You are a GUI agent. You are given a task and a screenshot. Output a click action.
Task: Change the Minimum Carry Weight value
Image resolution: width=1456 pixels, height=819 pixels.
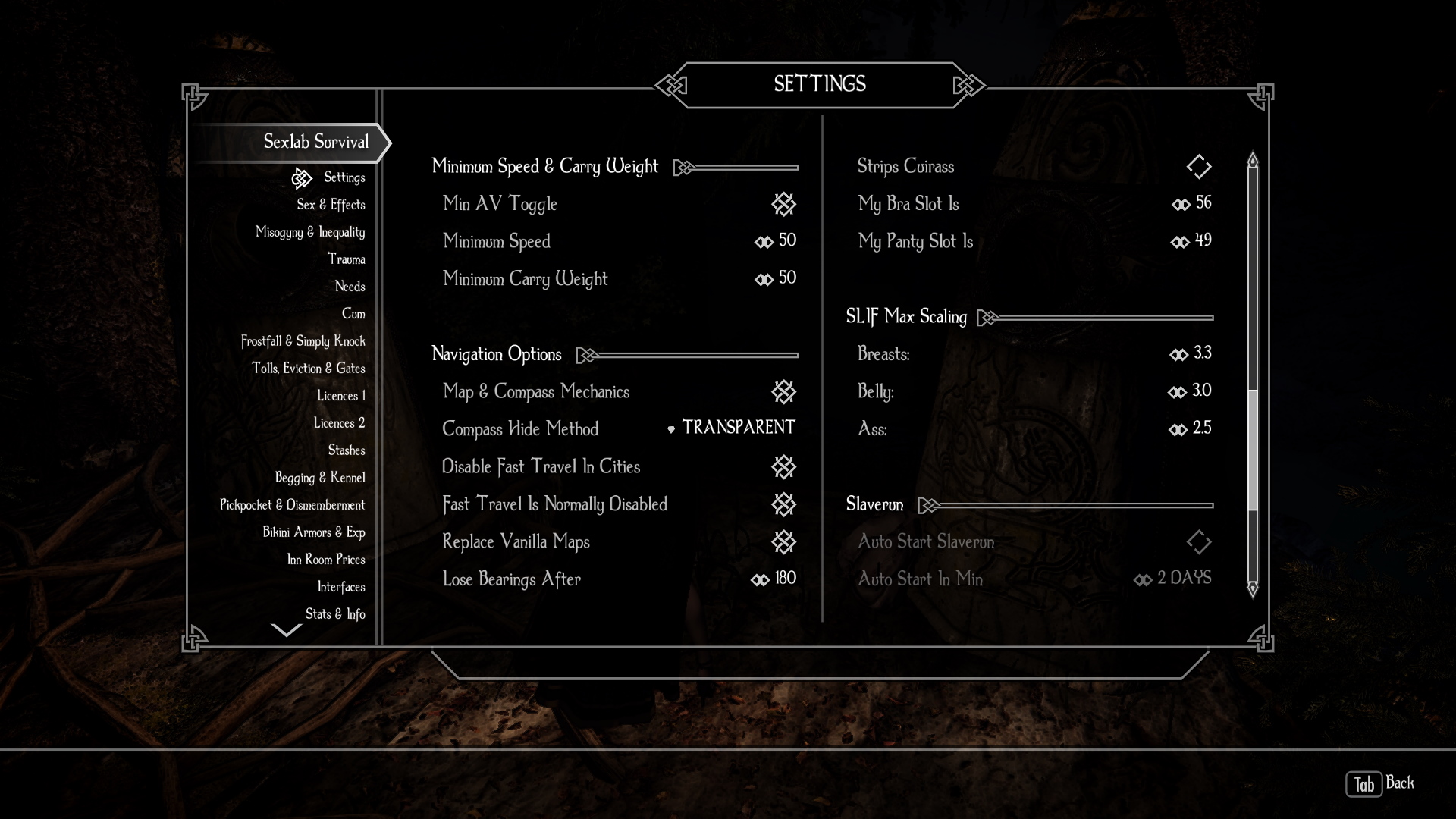[776, 278]
